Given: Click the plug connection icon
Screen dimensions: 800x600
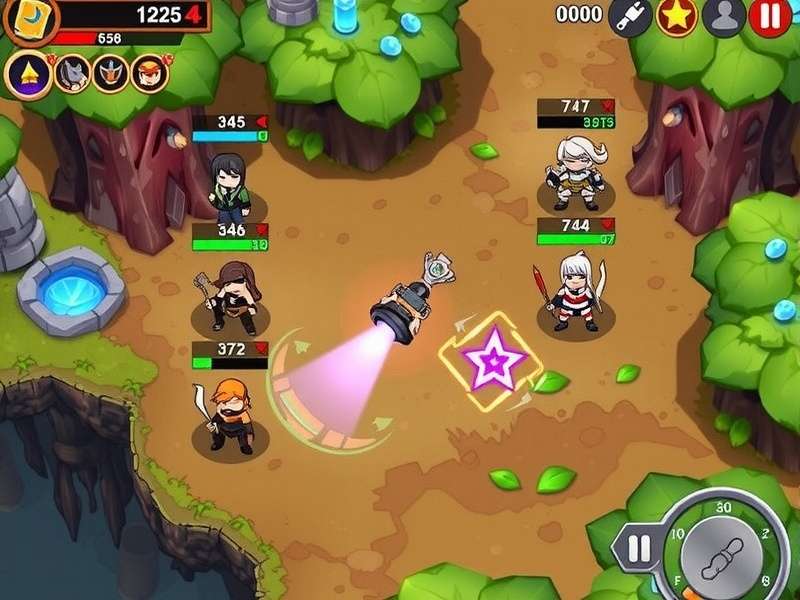Looking at the screenshot, I should pos(630,15).
